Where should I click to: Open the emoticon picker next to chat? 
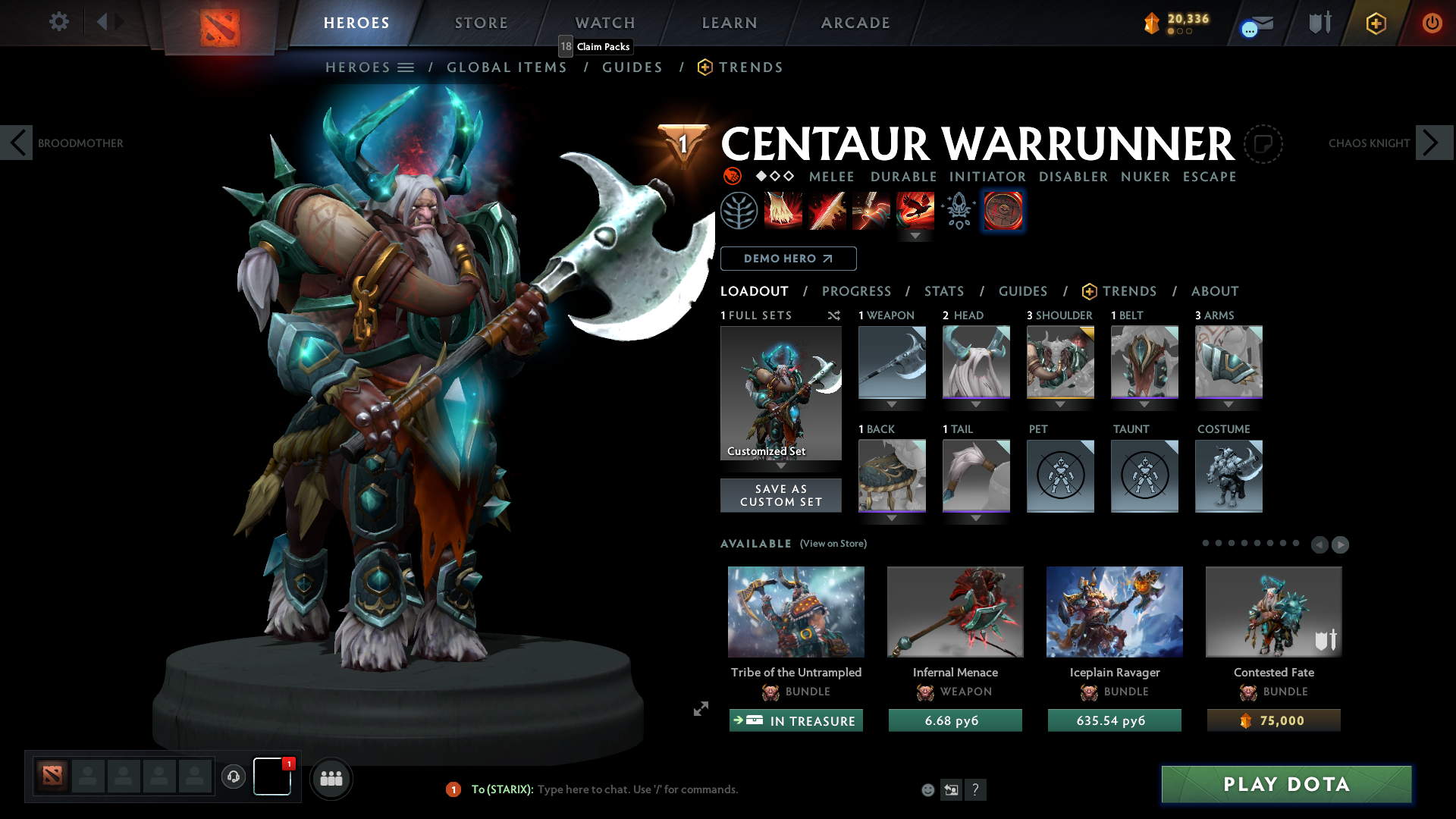coord(927,789)
